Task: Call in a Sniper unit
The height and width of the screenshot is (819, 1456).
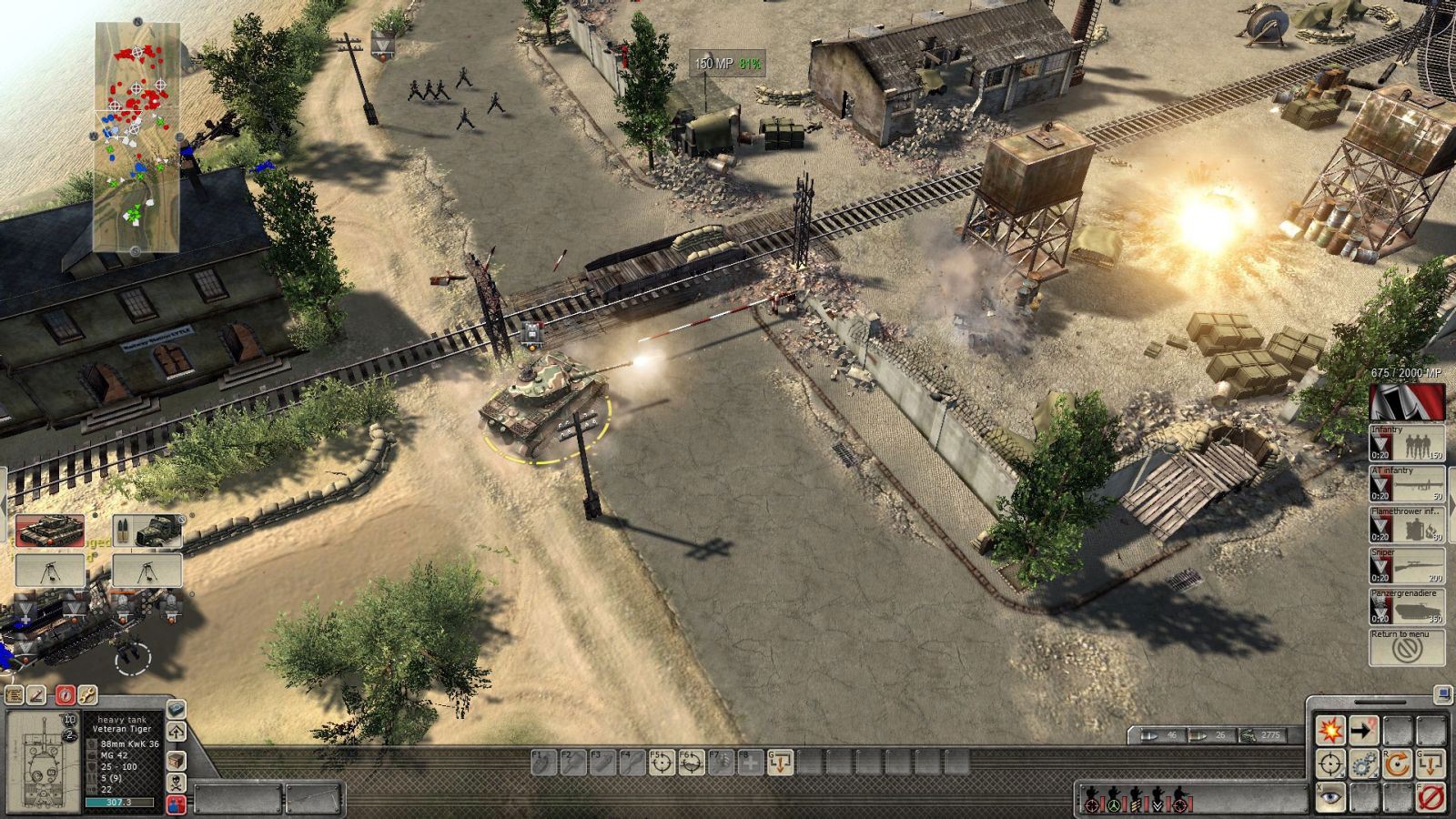Action: pyautogui.click(x=1407, y=566)
